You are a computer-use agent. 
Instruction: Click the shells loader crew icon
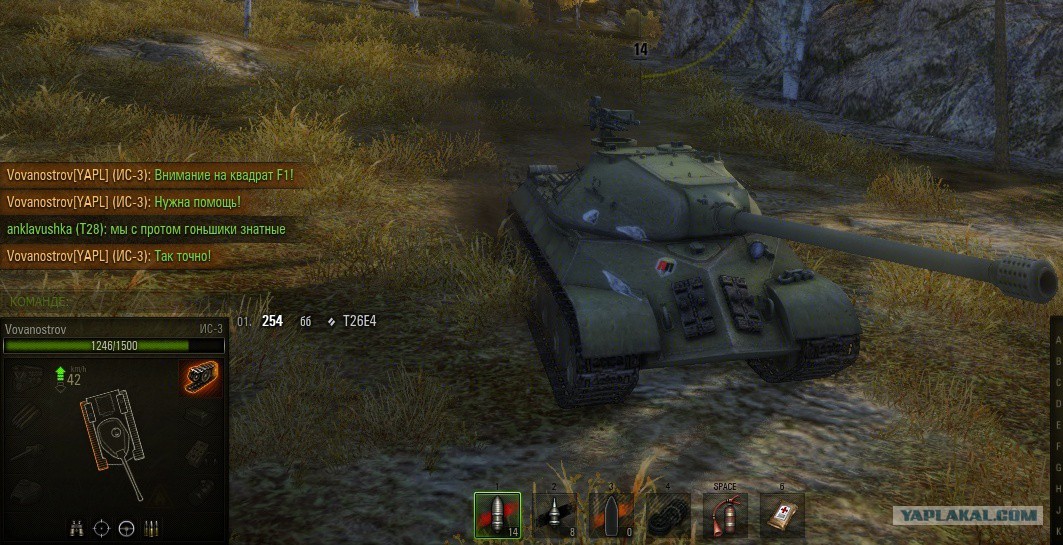(x=151, y=528)
